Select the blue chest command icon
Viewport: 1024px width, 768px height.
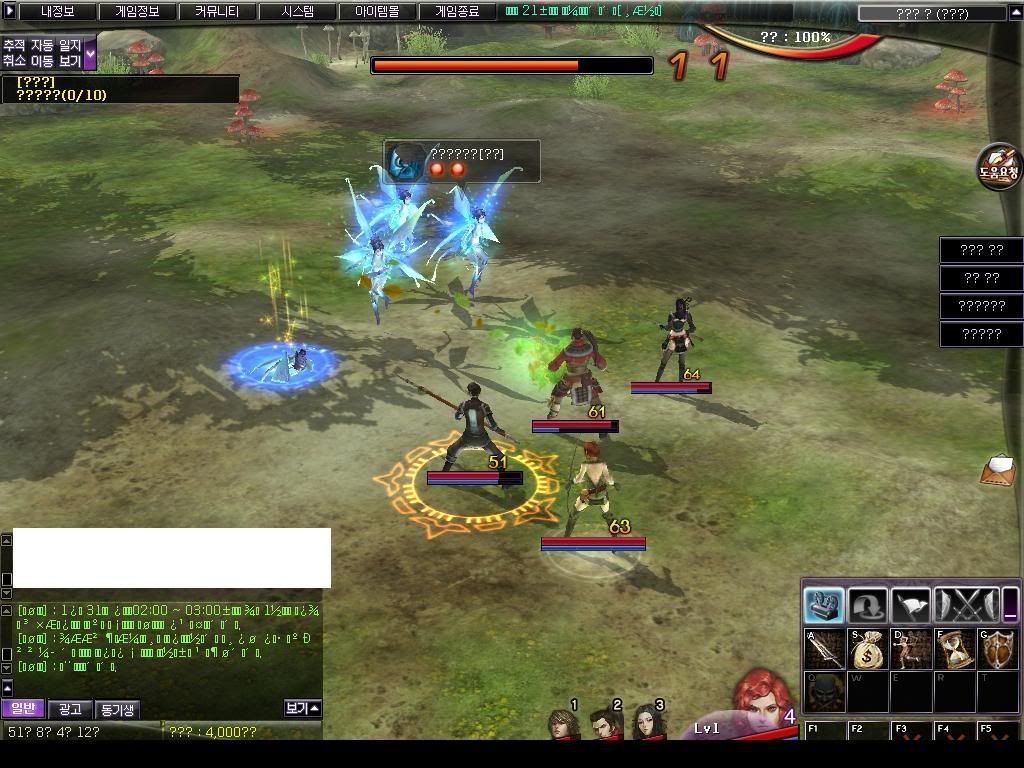824,605
